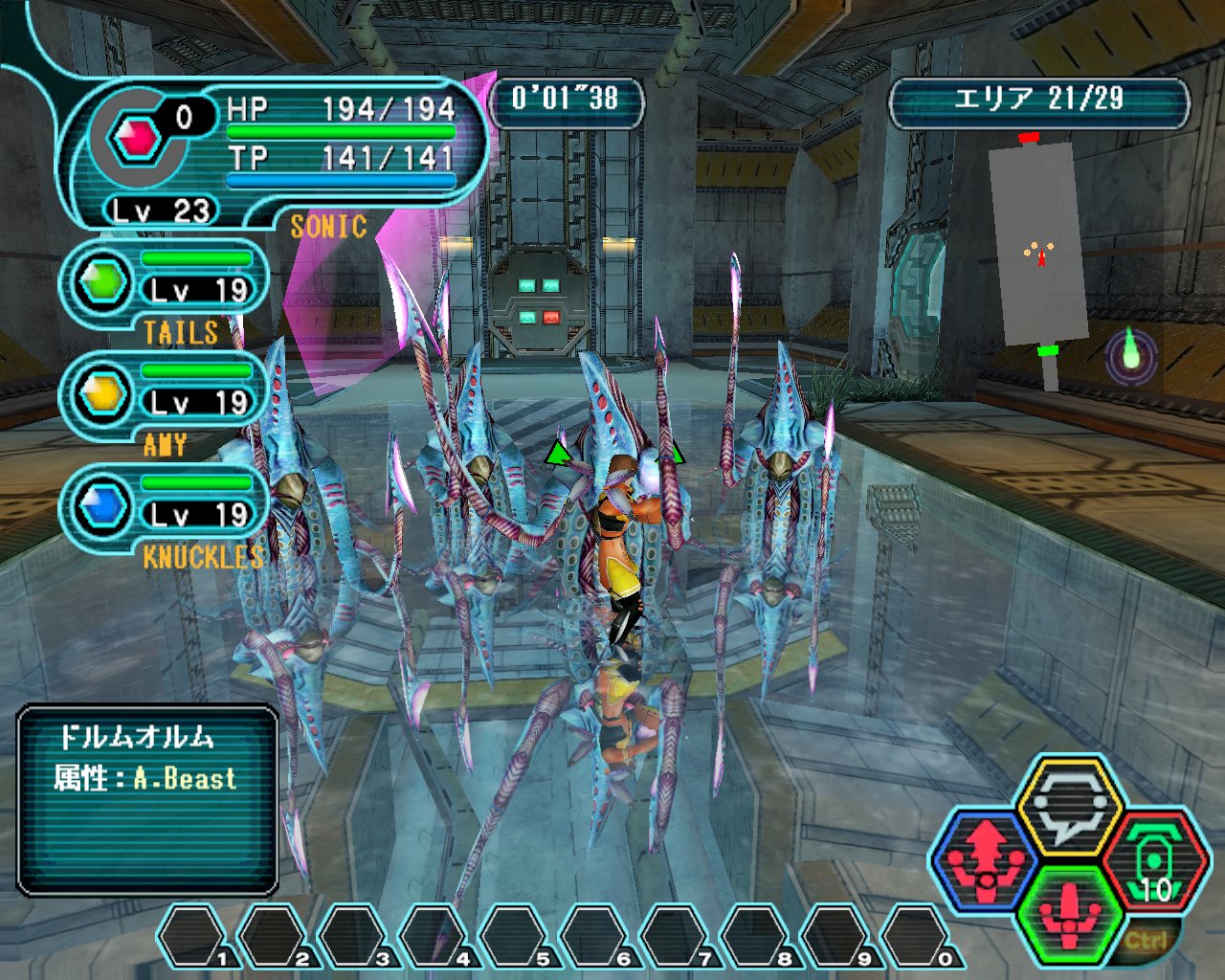Trigger the blue attack action hexagon

coord(987,858)
